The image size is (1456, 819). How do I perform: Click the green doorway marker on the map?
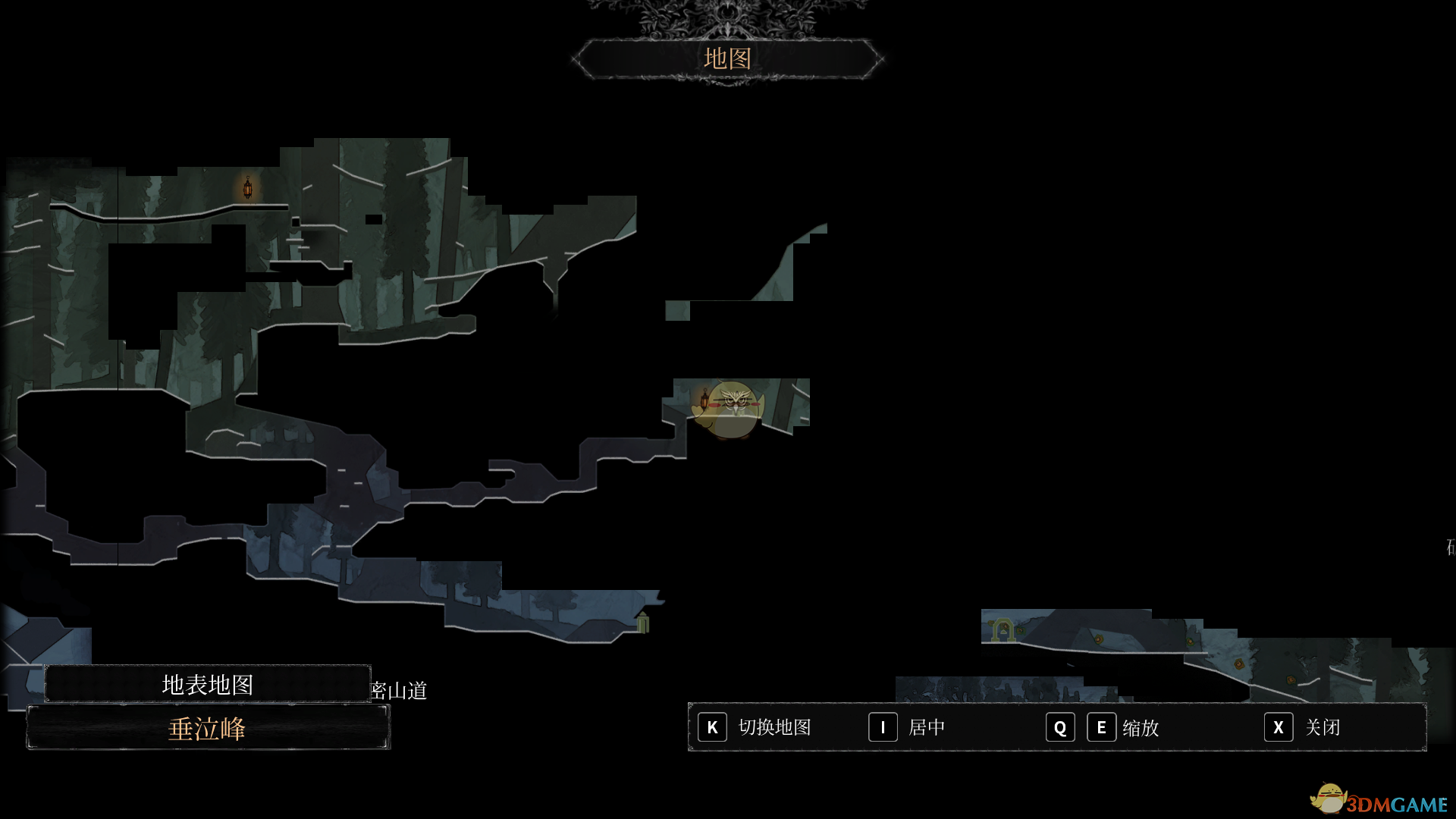(643, 623)
